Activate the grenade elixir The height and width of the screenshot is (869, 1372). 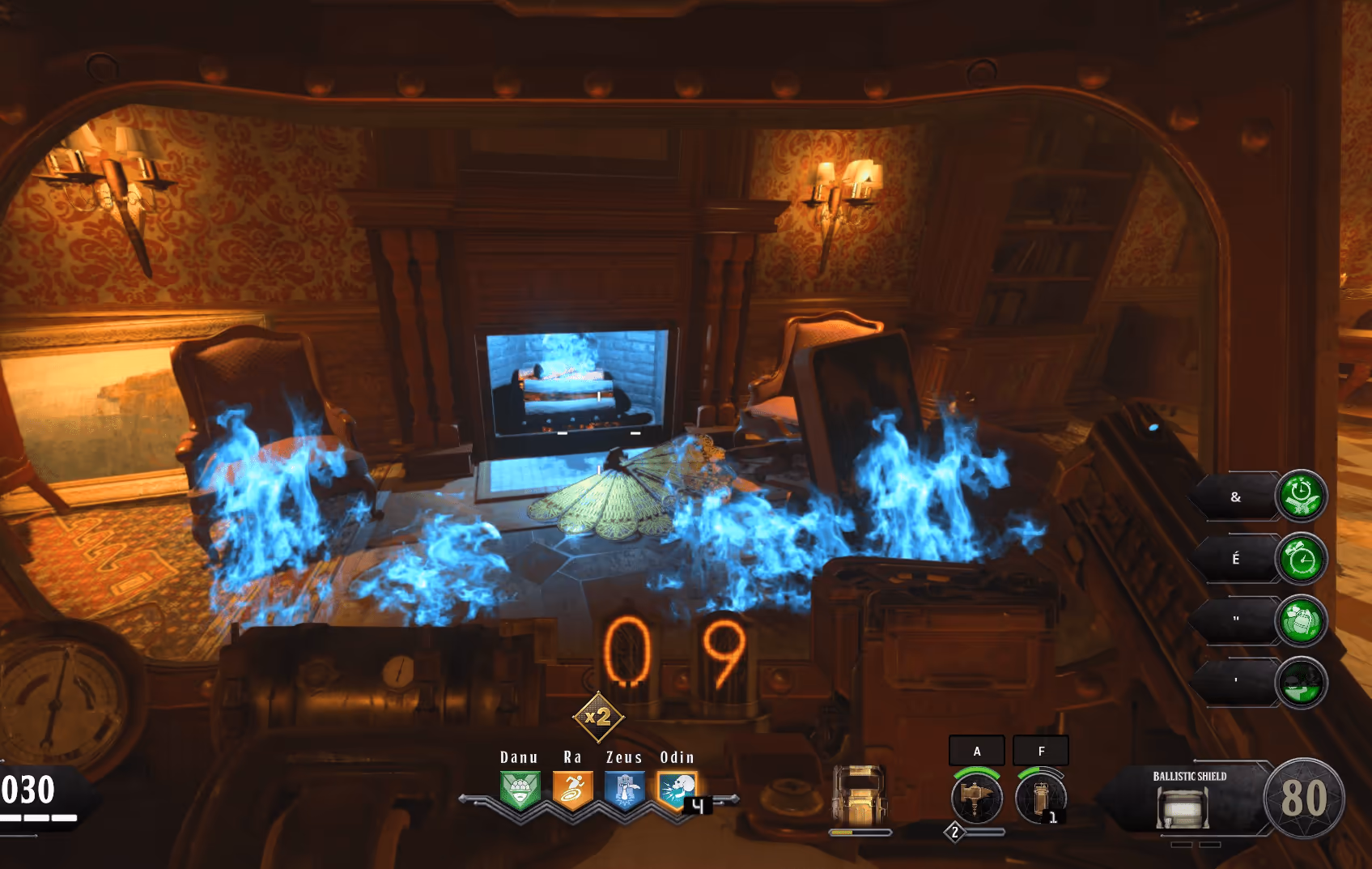pos(1301,621)
